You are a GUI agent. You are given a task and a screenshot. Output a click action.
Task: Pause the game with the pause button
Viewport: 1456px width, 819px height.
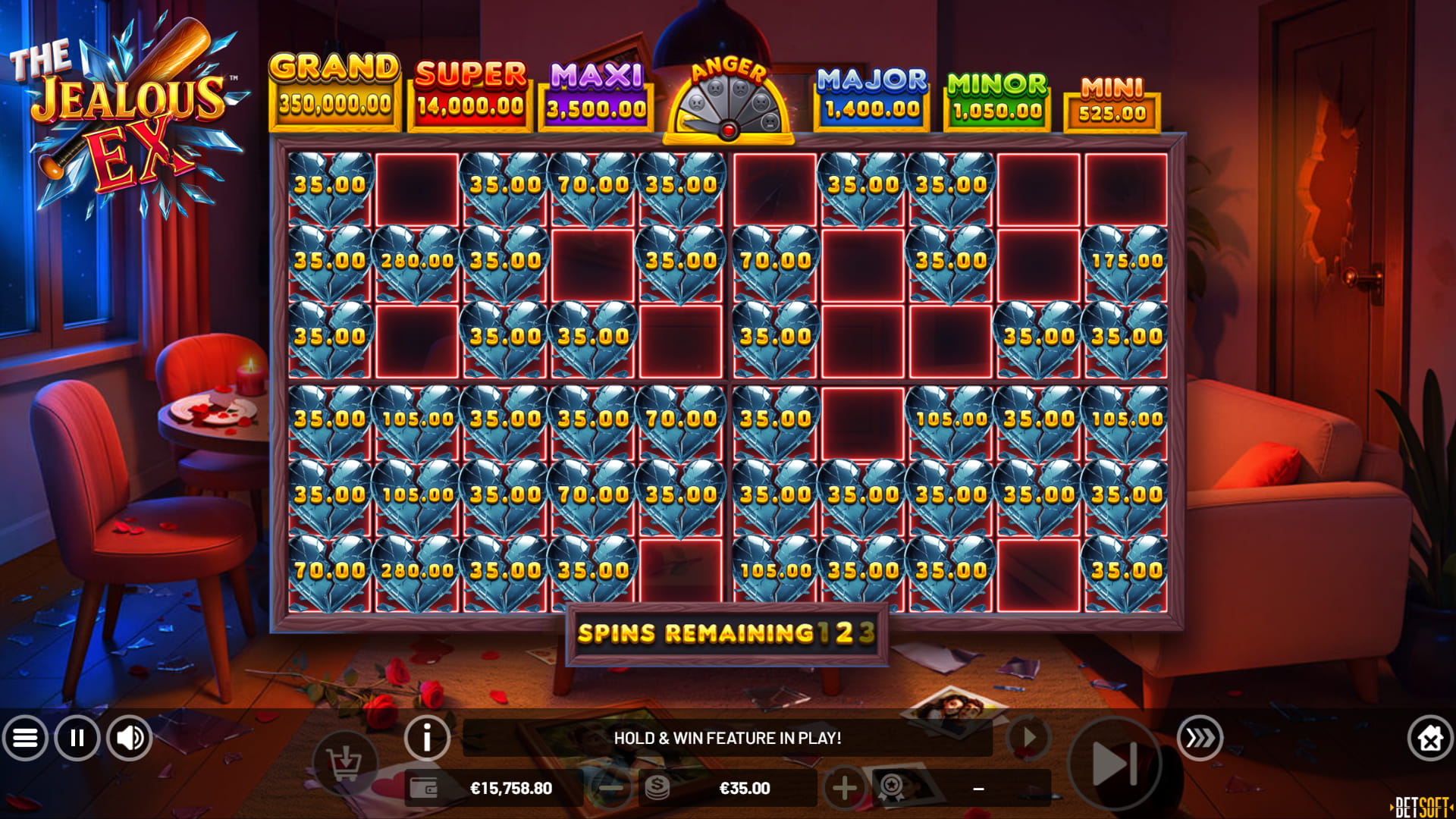pyautogui.click(x=77, y=738)
